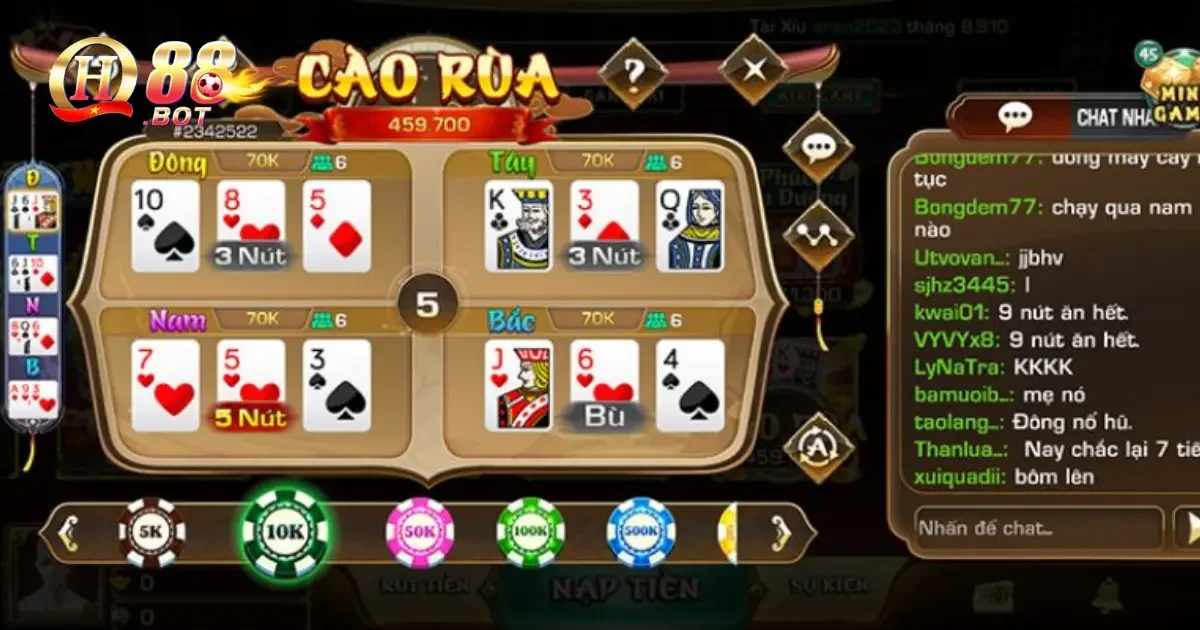Pick the pink 50K chip

420,532
